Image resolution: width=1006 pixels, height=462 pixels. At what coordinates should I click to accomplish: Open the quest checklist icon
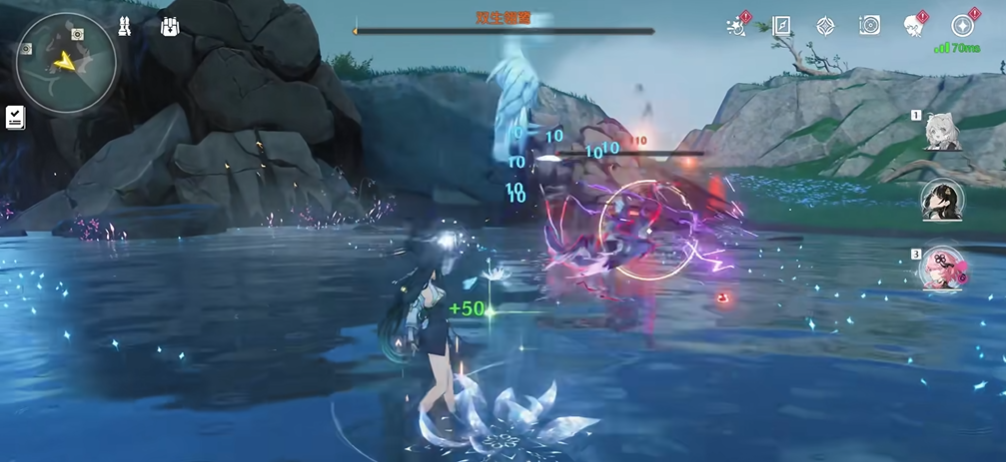pyautogui.click(x=15, y=118)
